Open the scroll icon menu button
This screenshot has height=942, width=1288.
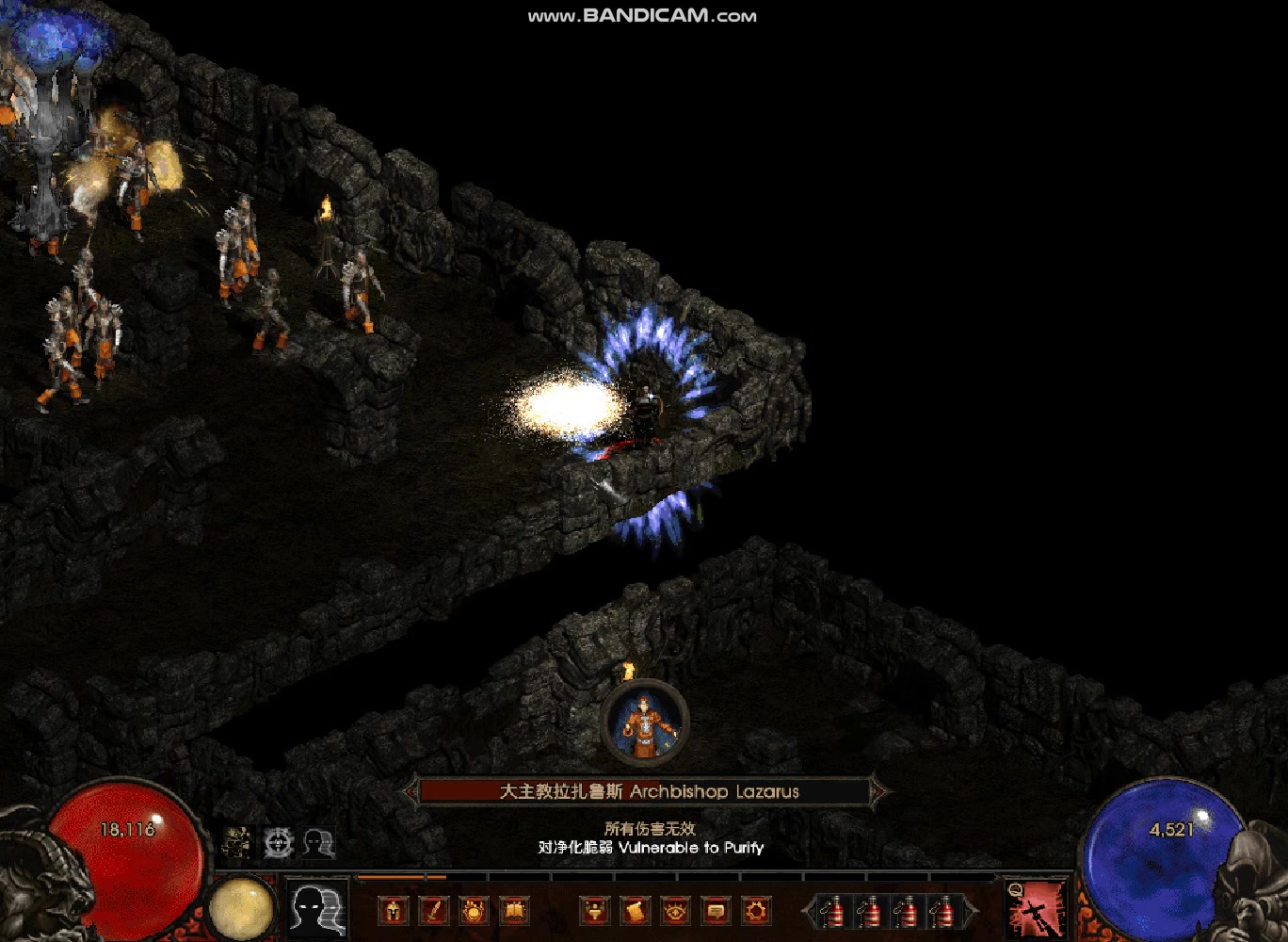pyautogui.click(x=636, y=911)
